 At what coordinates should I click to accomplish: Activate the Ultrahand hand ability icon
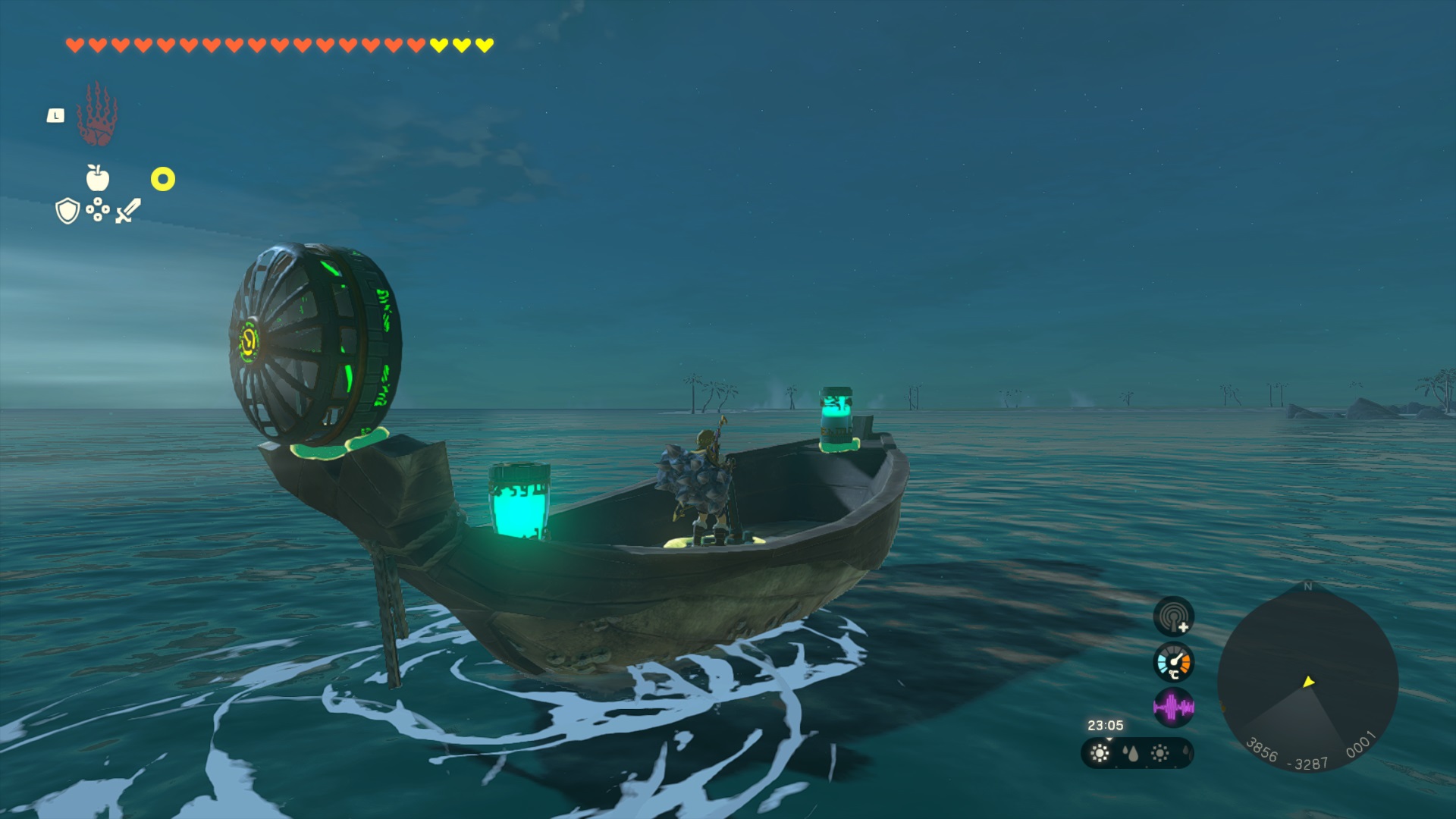pyautogui.click(x=97, y=115)
